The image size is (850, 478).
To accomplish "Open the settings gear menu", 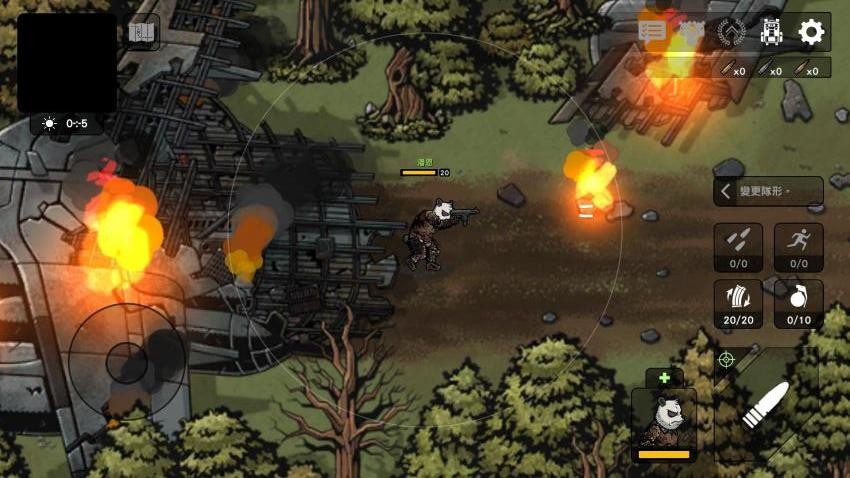I will tap(811, 32).
